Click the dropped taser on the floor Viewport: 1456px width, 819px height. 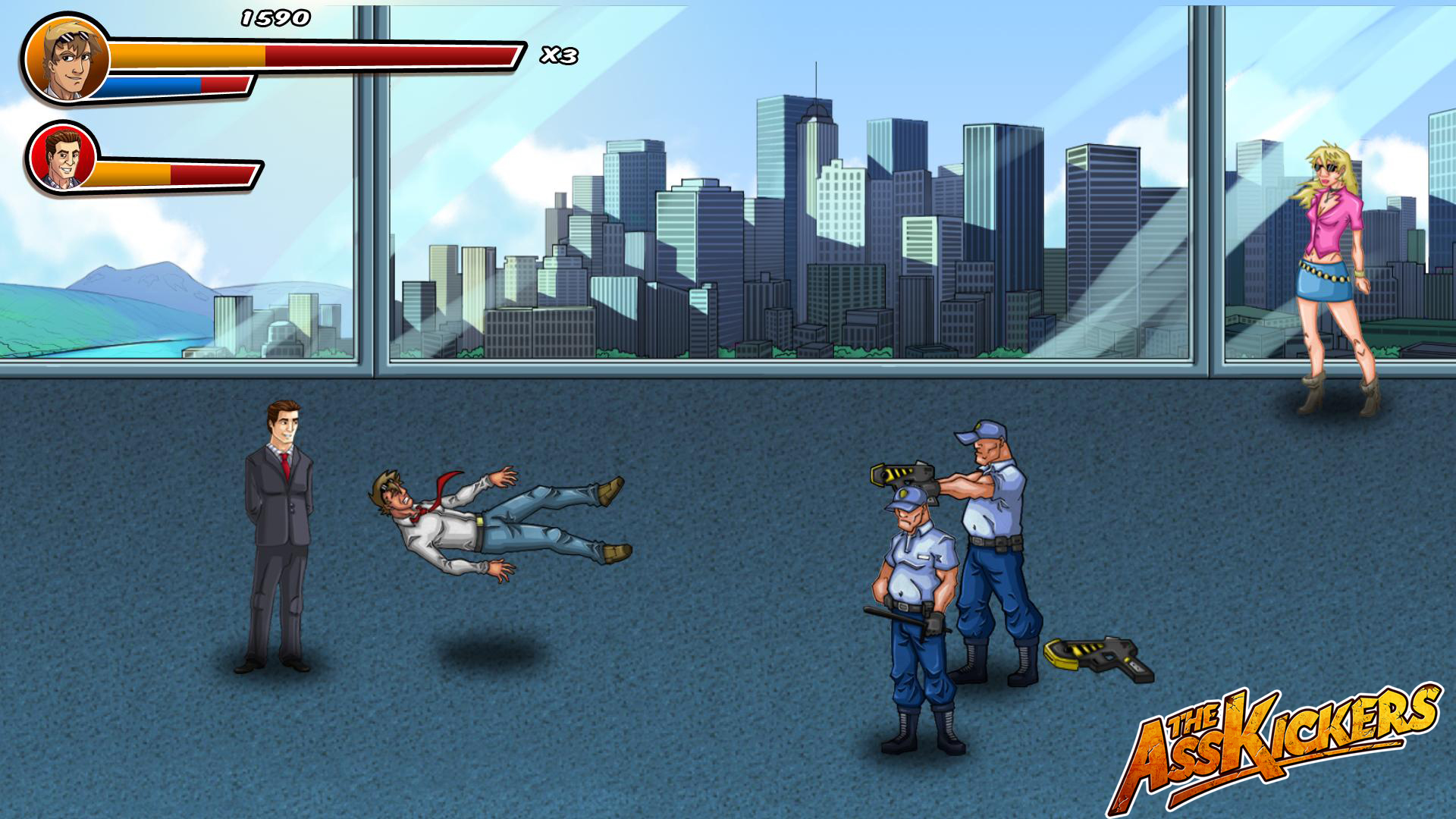1096,656
